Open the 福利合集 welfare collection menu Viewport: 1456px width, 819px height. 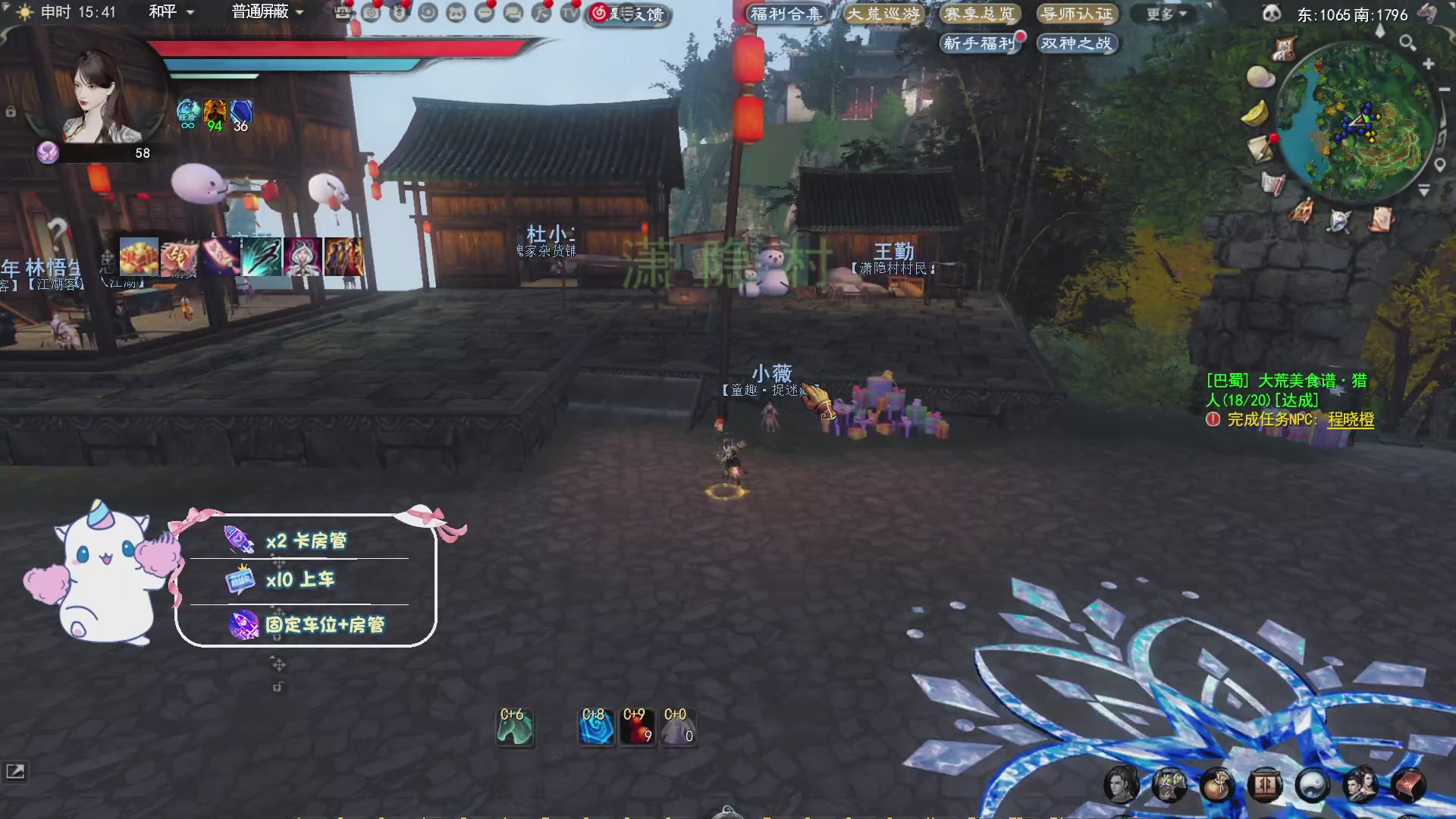(x=786, y=13)
